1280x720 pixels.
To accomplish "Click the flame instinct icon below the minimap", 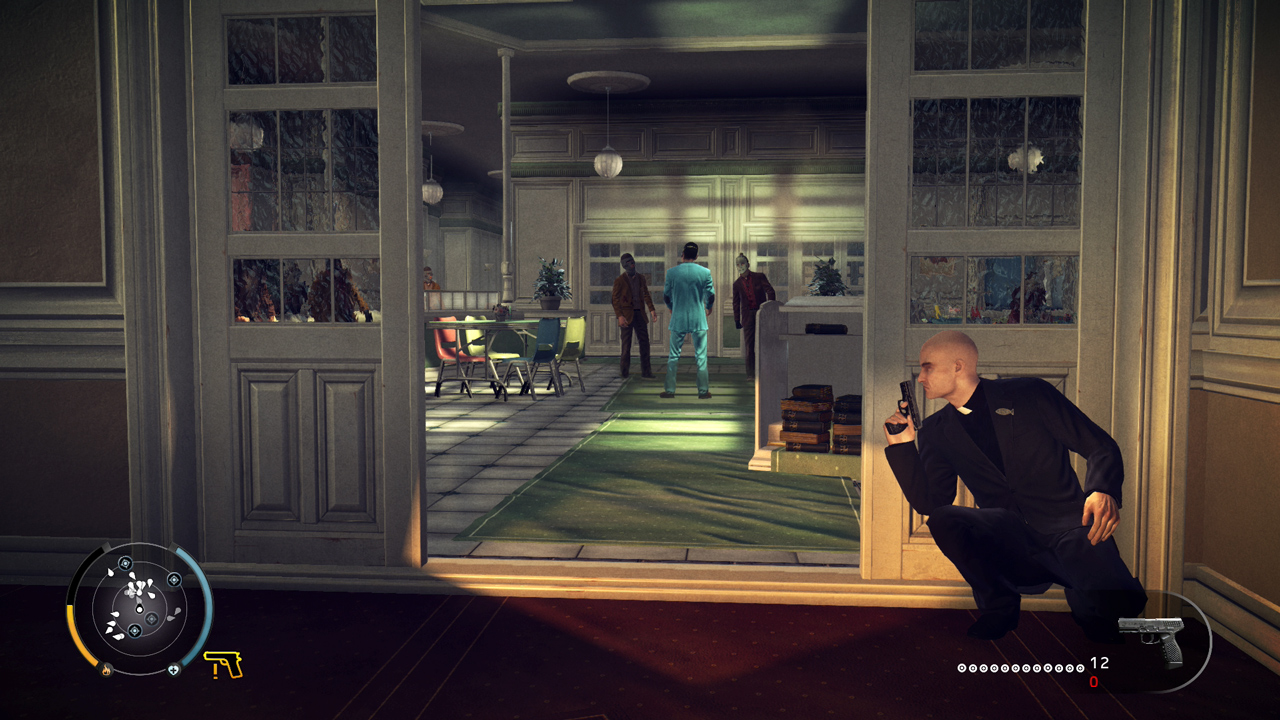I will click(106, 670).
